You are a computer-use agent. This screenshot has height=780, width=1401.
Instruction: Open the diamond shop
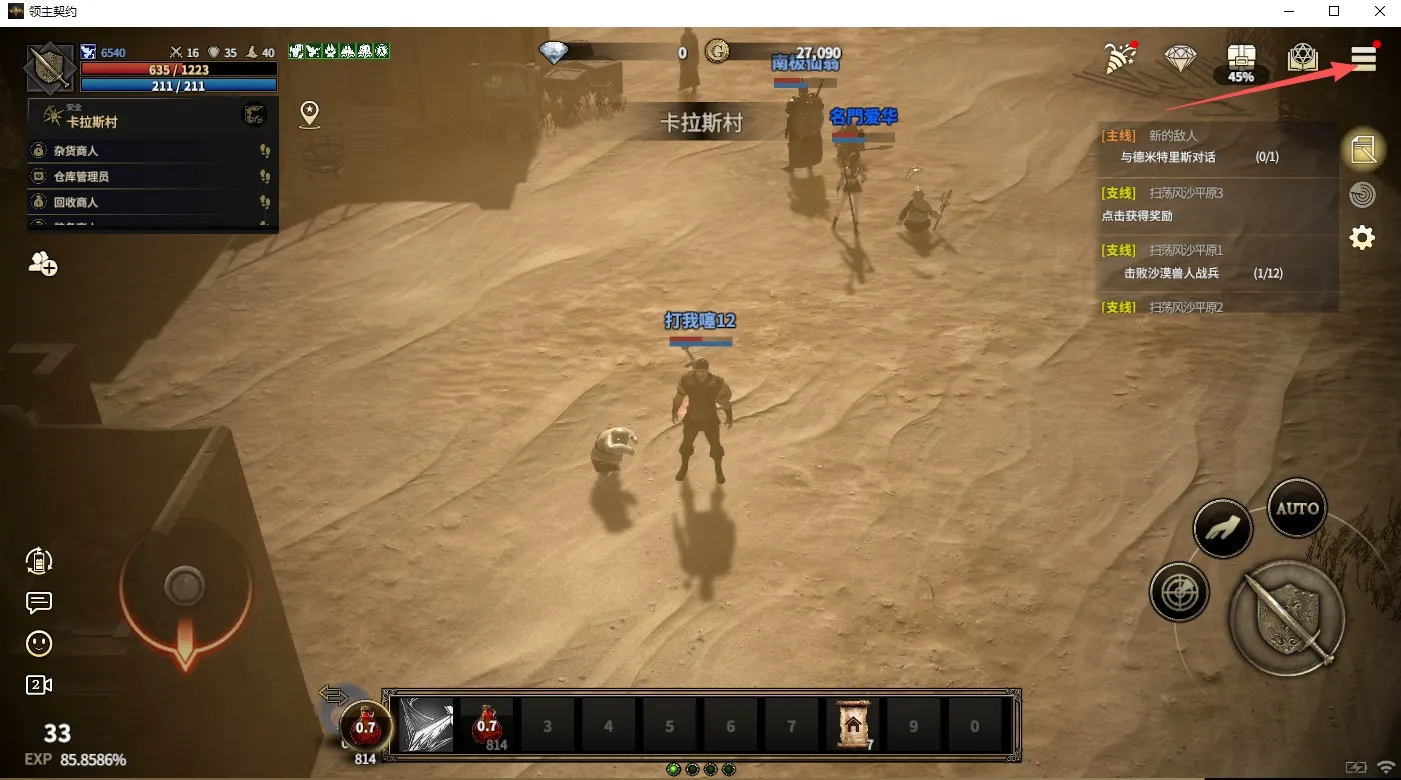pos(1181,59)
